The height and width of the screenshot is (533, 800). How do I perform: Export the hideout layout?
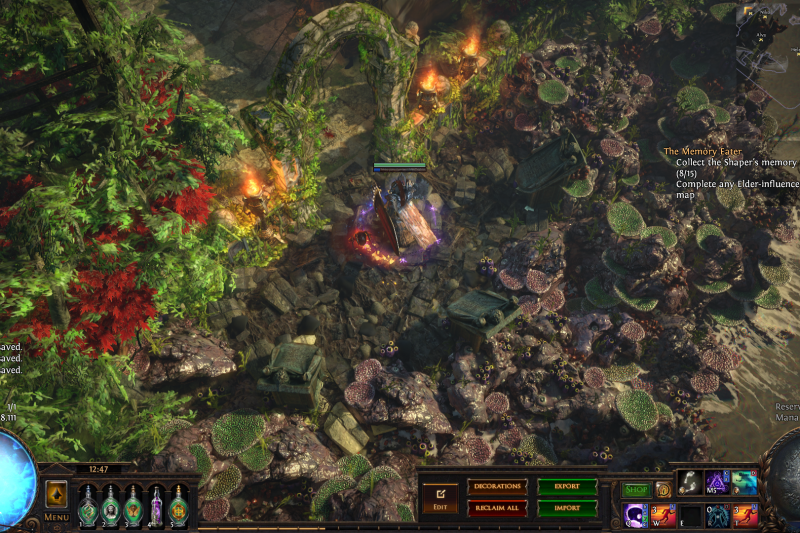click(567, 487)
